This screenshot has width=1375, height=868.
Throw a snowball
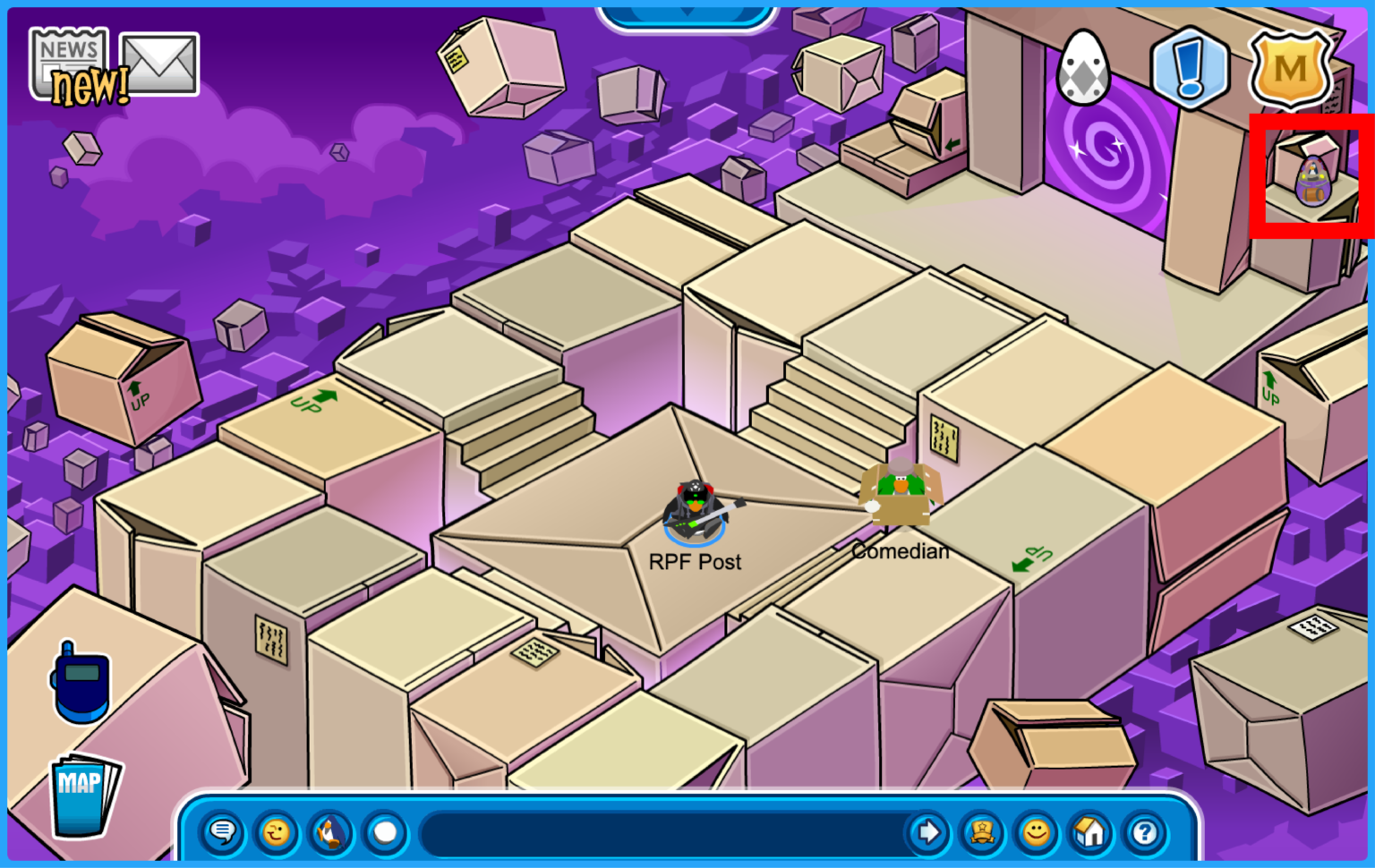[385, 833]
